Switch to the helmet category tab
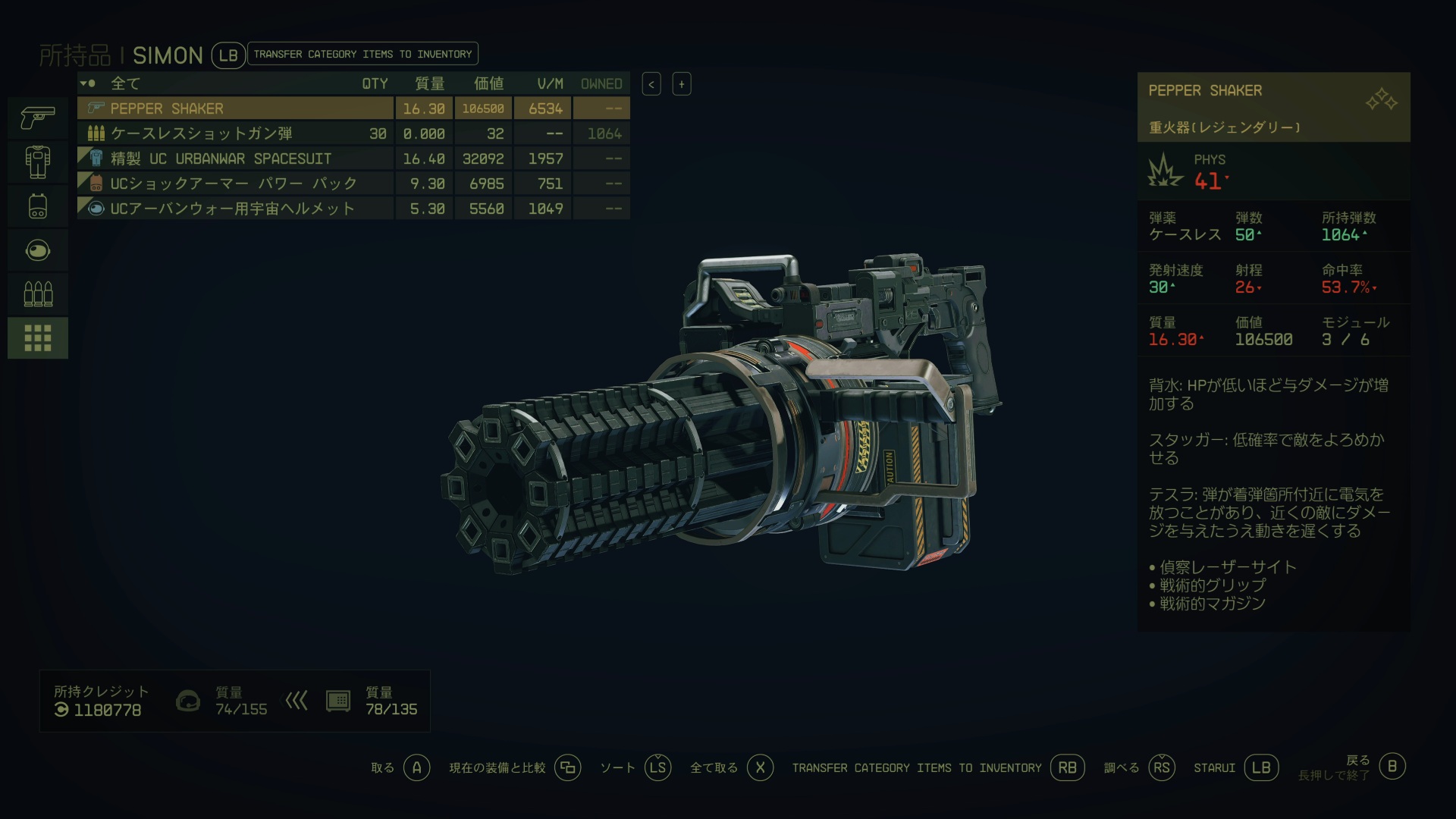1456x819 pixels. (x=38, y=249)
